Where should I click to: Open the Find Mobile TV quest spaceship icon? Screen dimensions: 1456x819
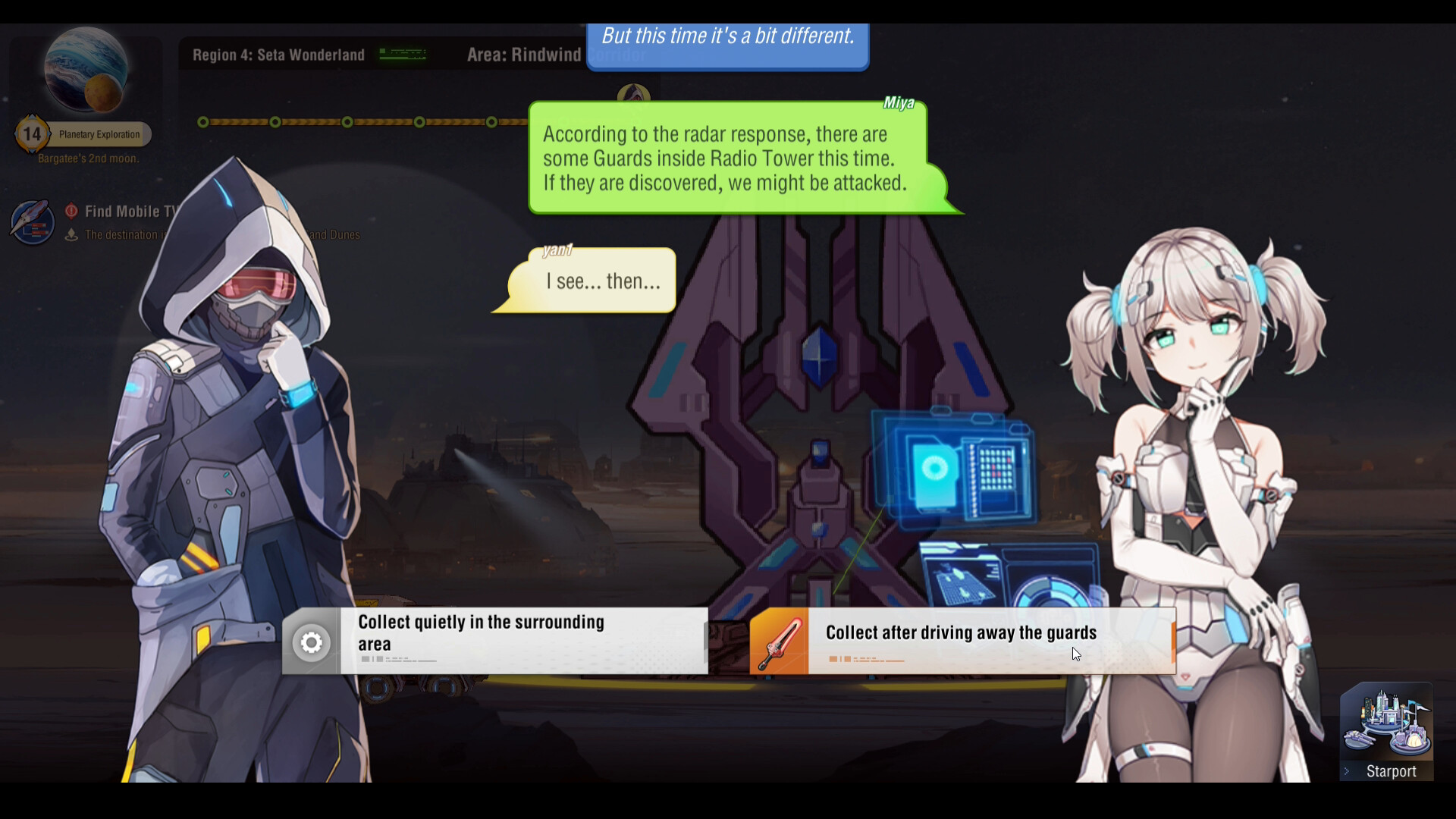(31, 222)
